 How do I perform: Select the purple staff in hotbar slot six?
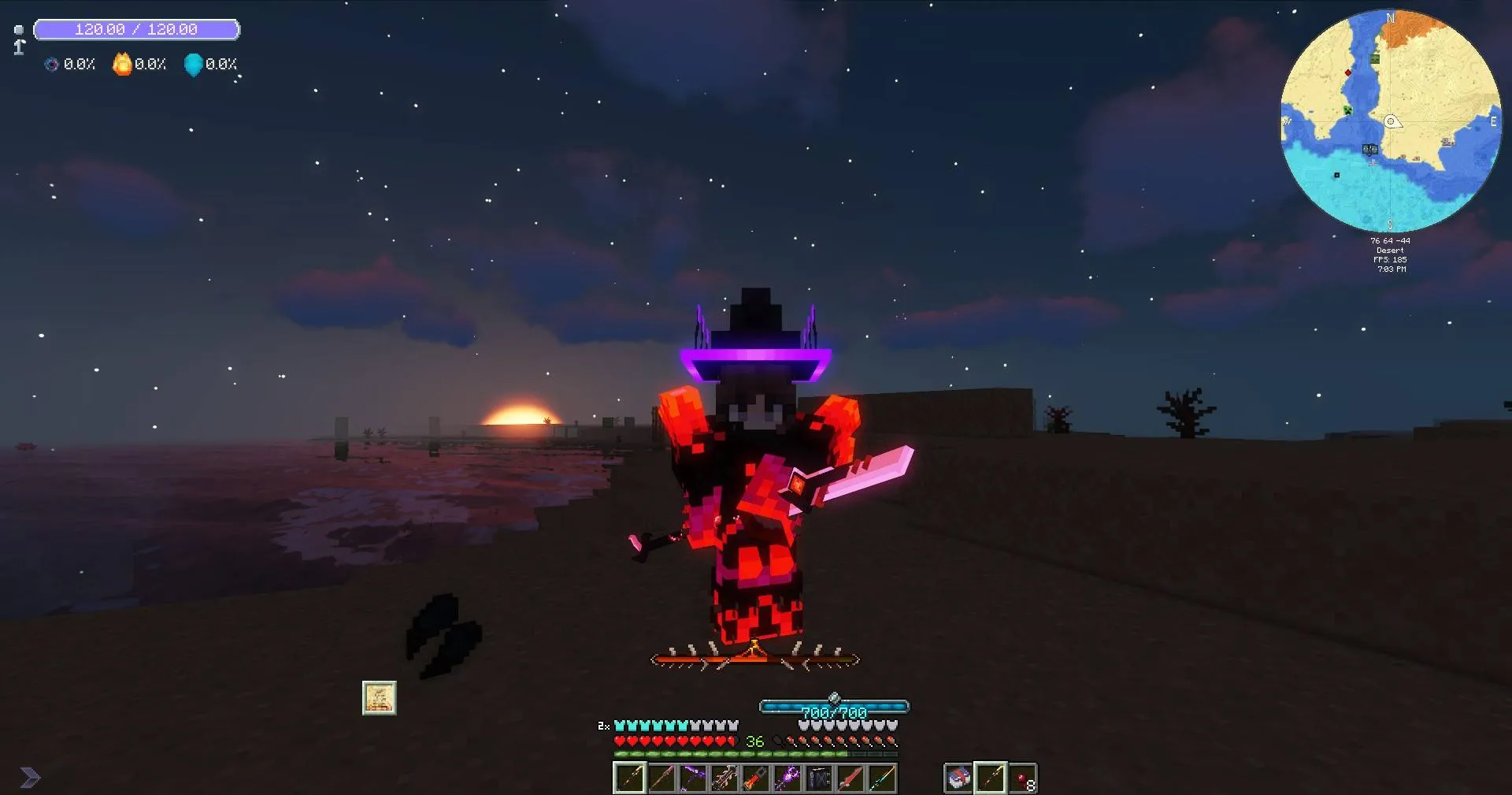pyautogui.click(x=789, y=778)
